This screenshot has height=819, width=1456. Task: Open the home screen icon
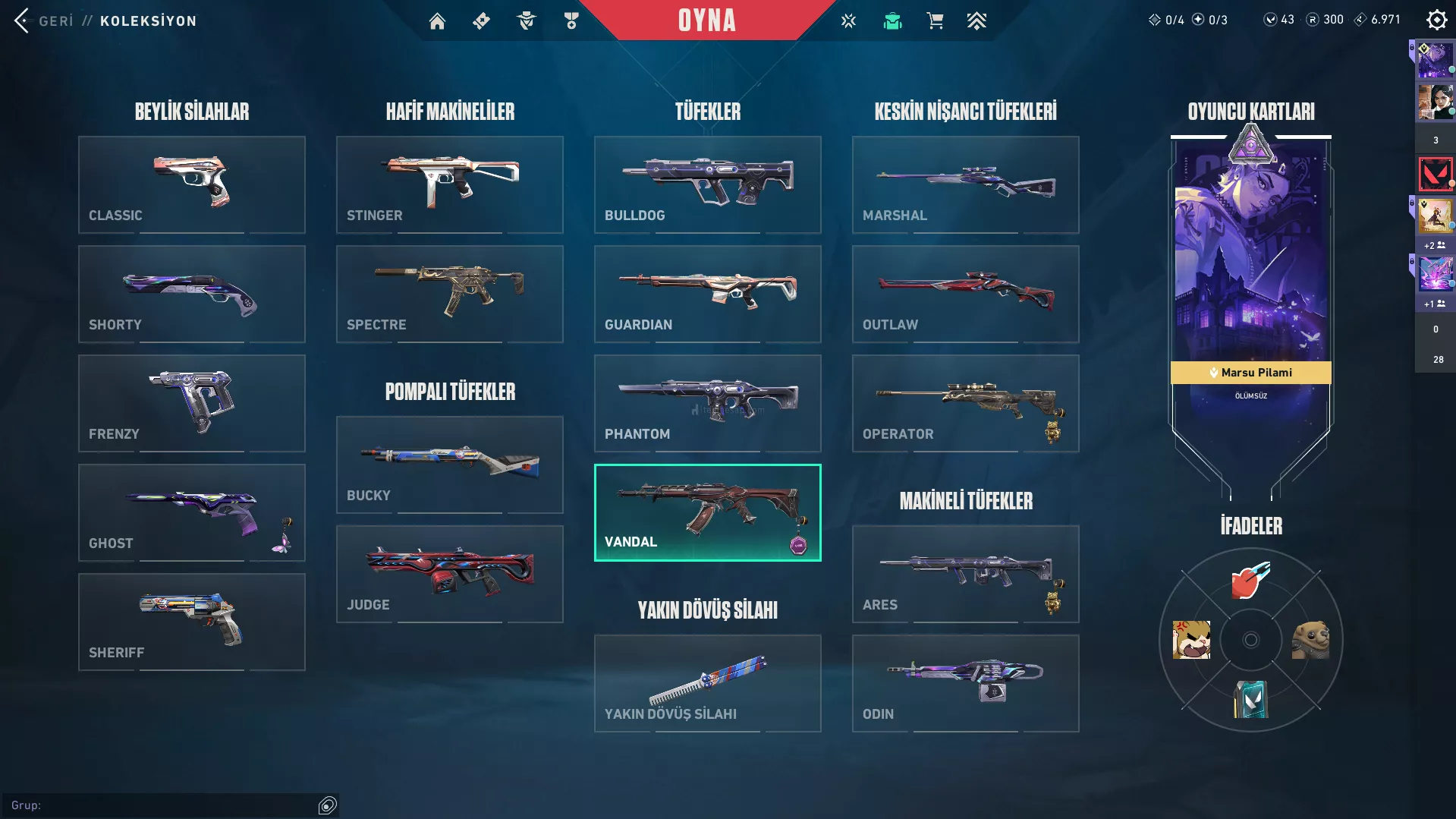point(437,21)
